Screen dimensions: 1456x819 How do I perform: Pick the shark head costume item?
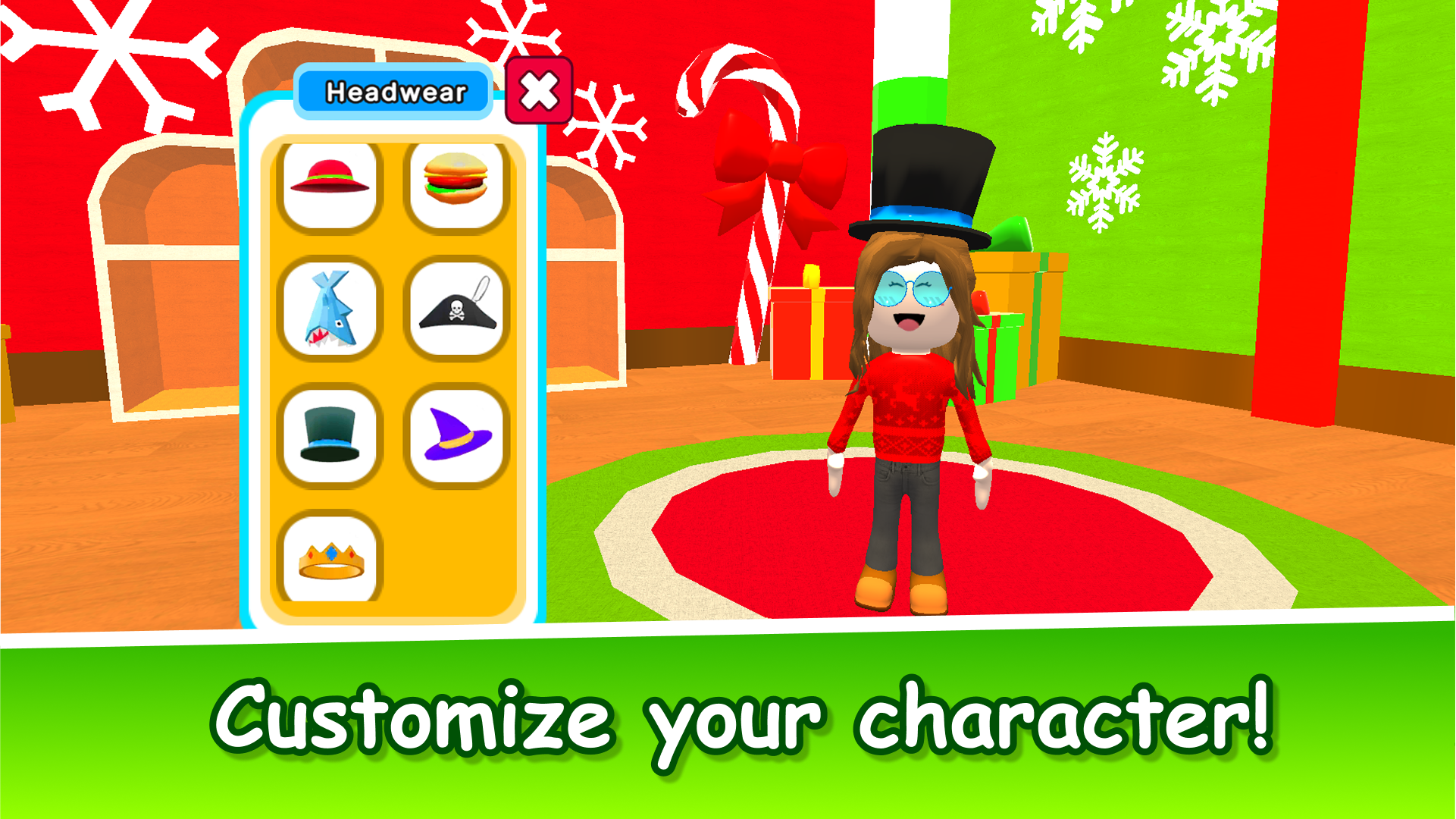[332, 307]
